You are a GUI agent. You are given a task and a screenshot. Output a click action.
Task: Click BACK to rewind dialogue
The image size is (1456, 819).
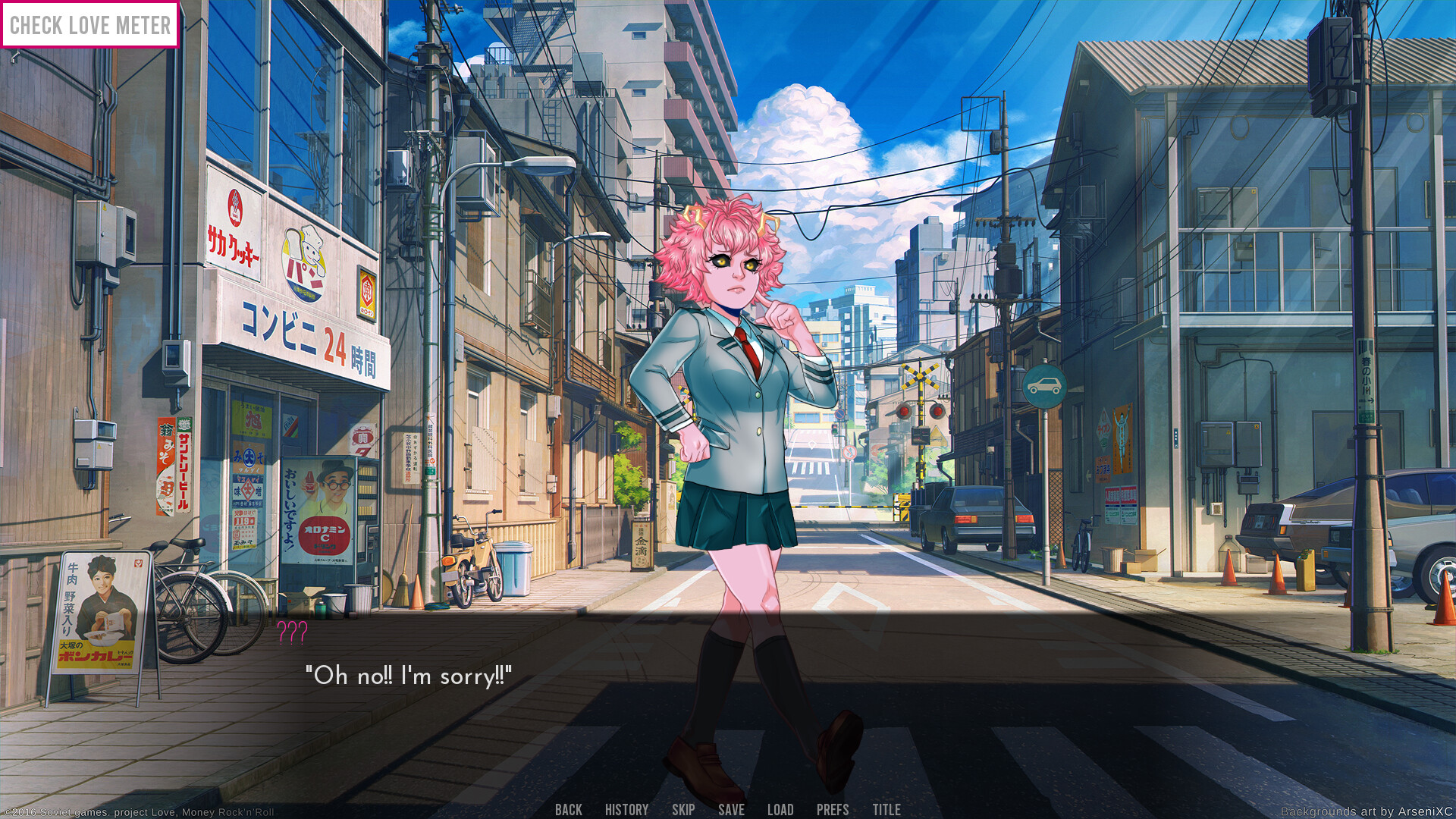click(x=568, y=809)
